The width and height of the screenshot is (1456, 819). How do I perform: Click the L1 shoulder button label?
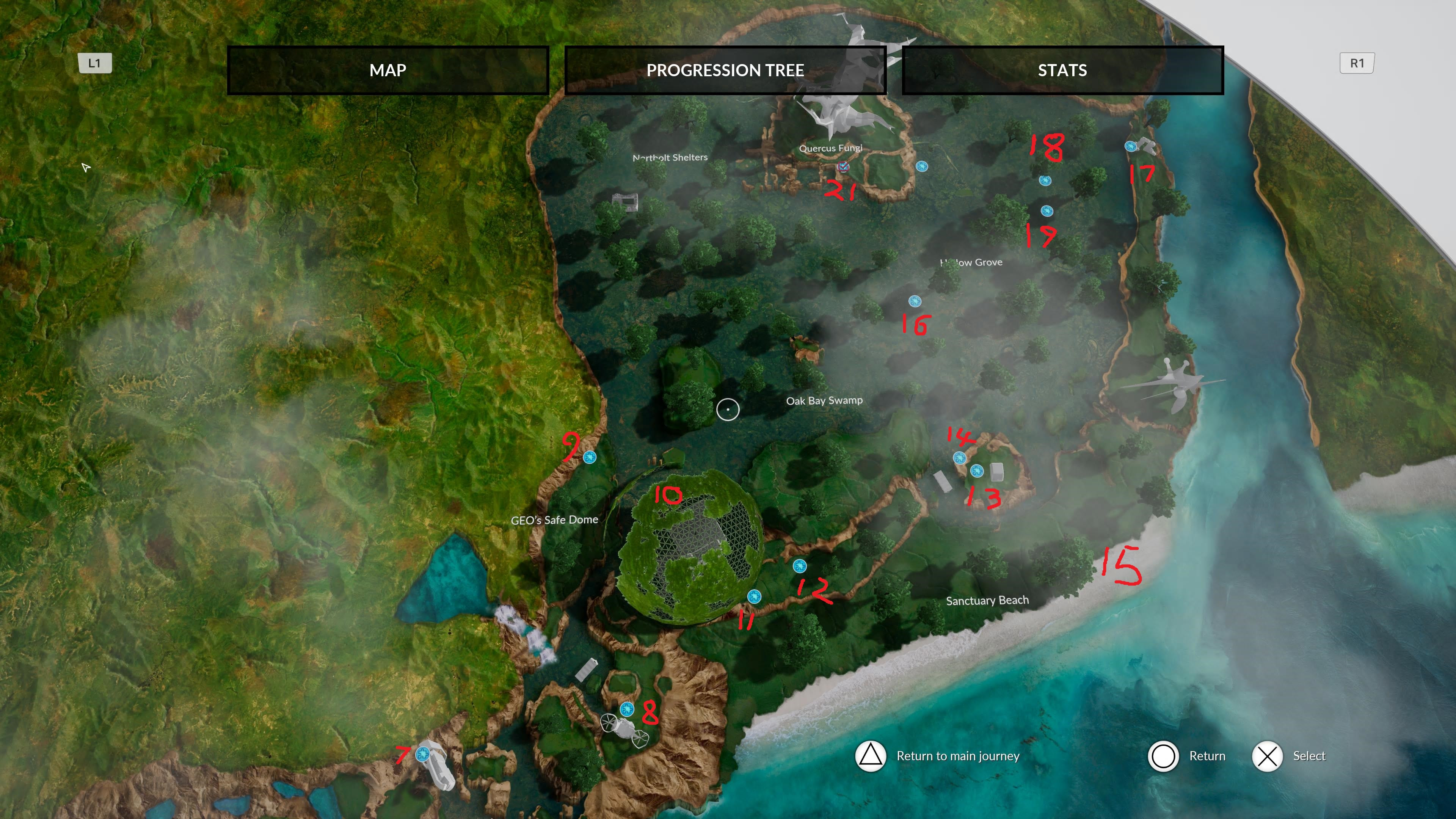pos(95,63)
